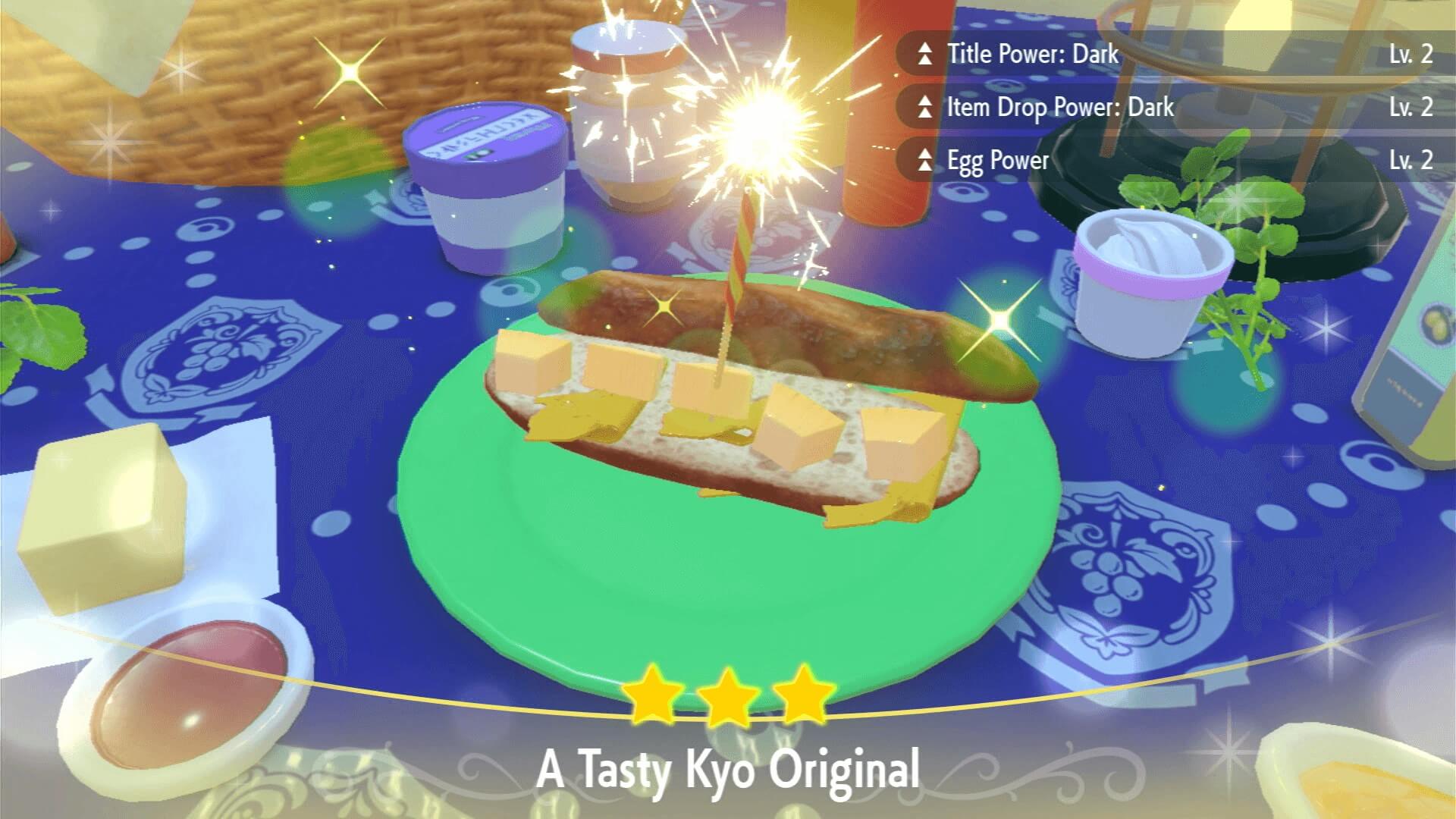Image resolution: width=1456 pixels, height=819 pixels.
Task: Select the Title Power: Dark menu entry
Action: 1035,54
